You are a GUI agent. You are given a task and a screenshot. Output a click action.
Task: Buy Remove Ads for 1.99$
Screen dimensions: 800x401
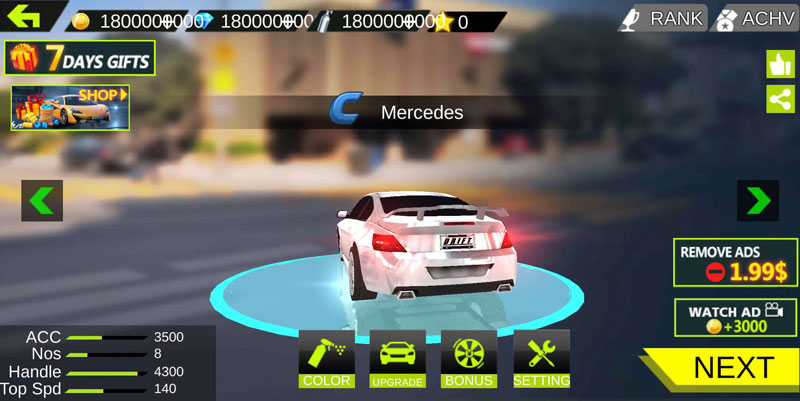[x=735, y=263]
